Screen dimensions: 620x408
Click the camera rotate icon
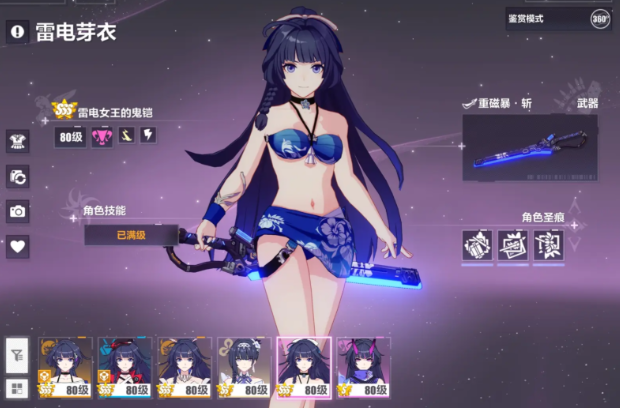[17, 176]
